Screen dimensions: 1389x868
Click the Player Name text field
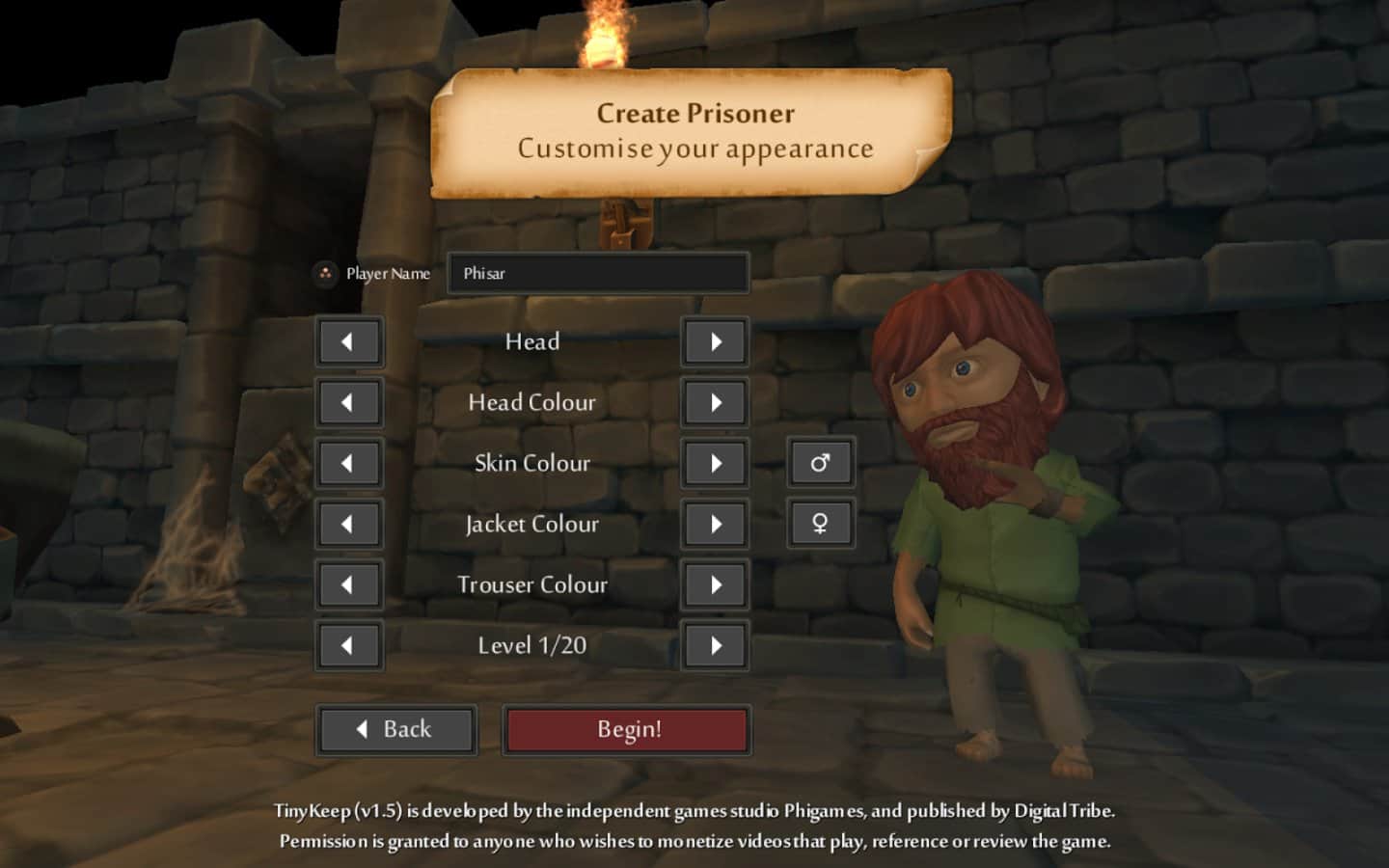(x=598, y=273)
